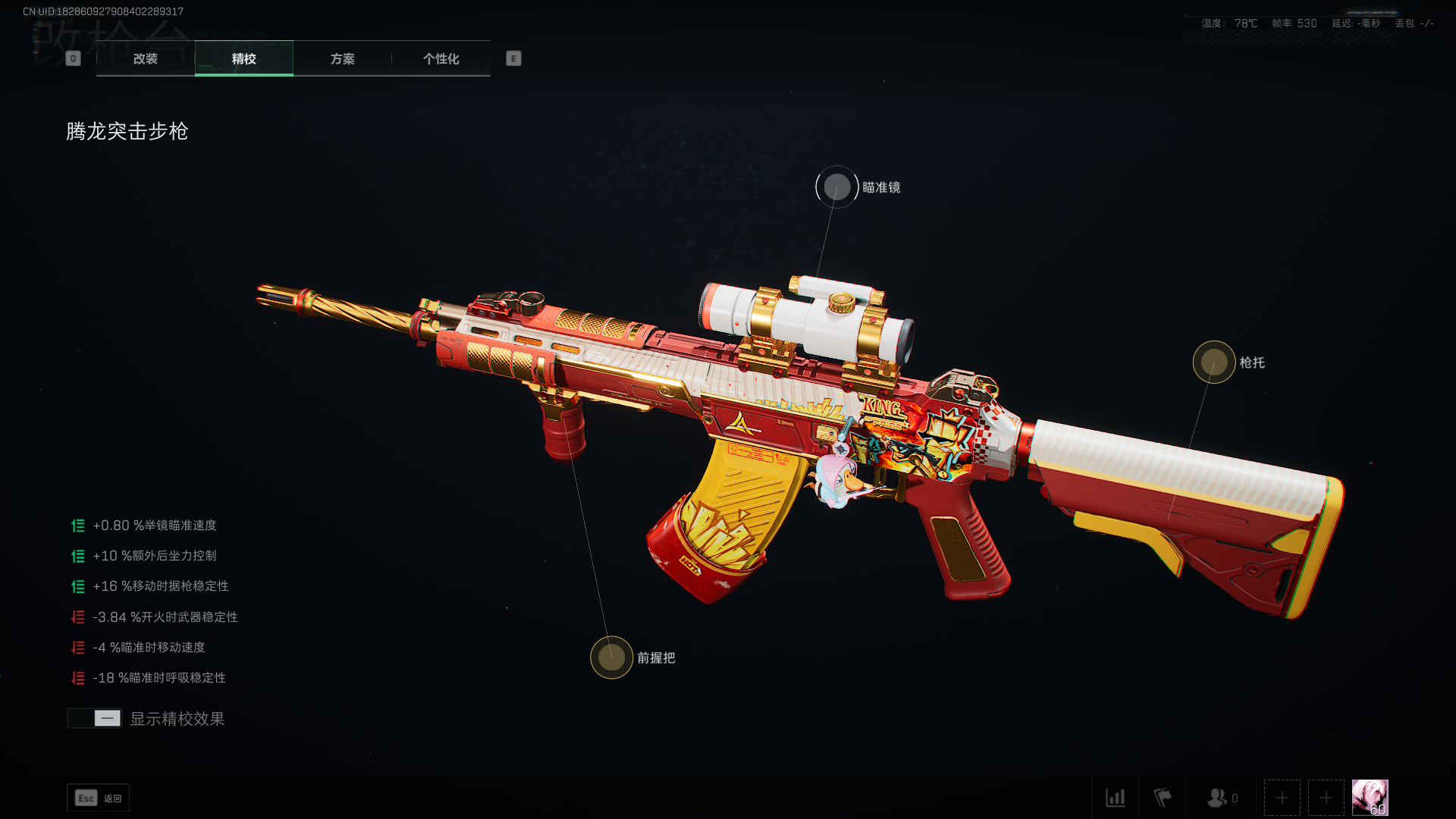
Task: Open the bar chart stats icon
Action: coord(1115,798)
